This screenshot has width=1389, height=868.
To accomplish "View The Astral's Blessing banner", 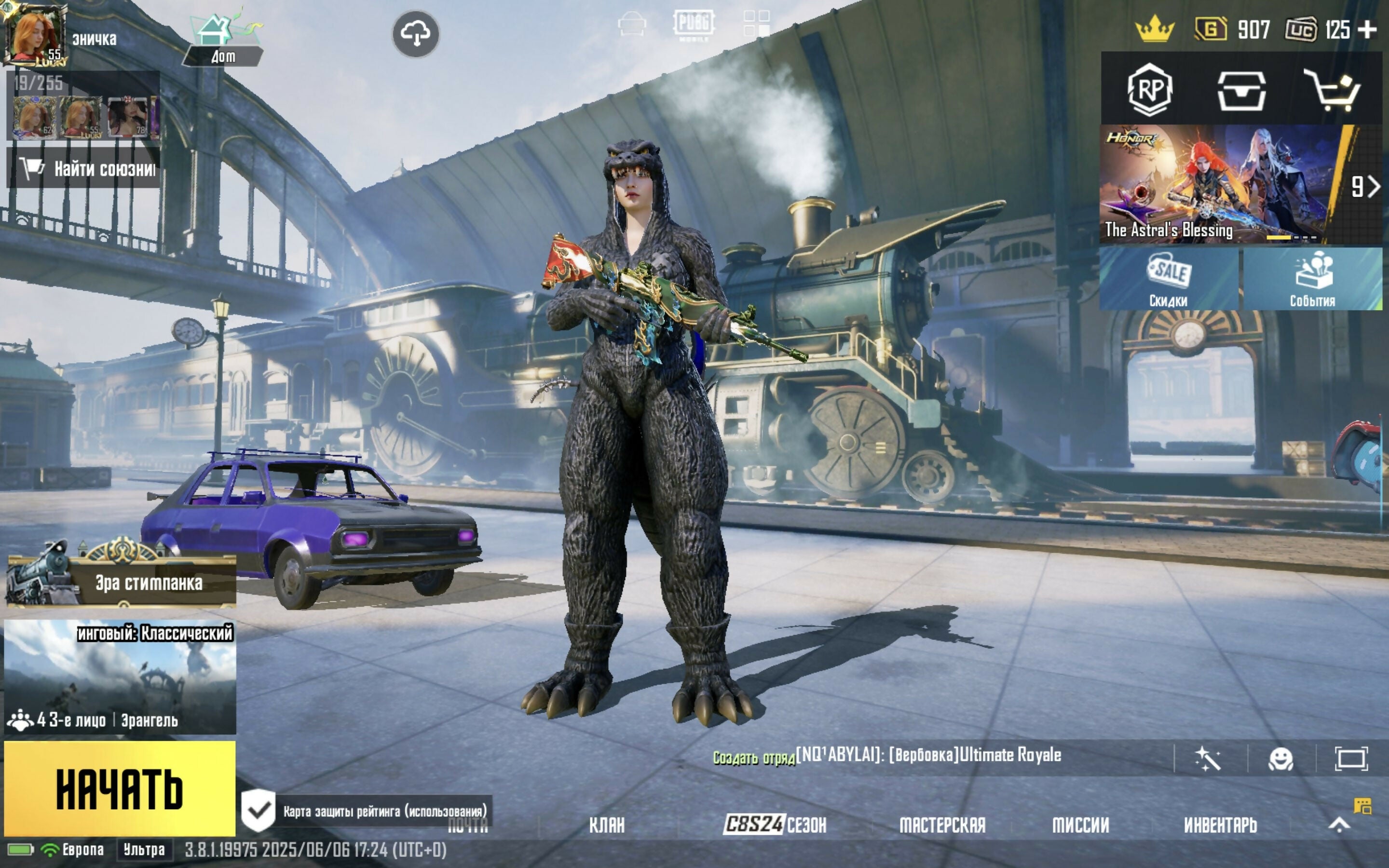I will 1223,185.
